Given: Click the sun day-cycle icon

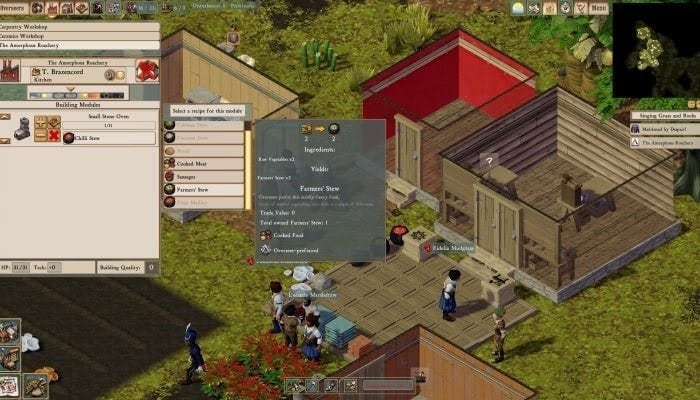Looking at the screenshot, I should point(518,8).
